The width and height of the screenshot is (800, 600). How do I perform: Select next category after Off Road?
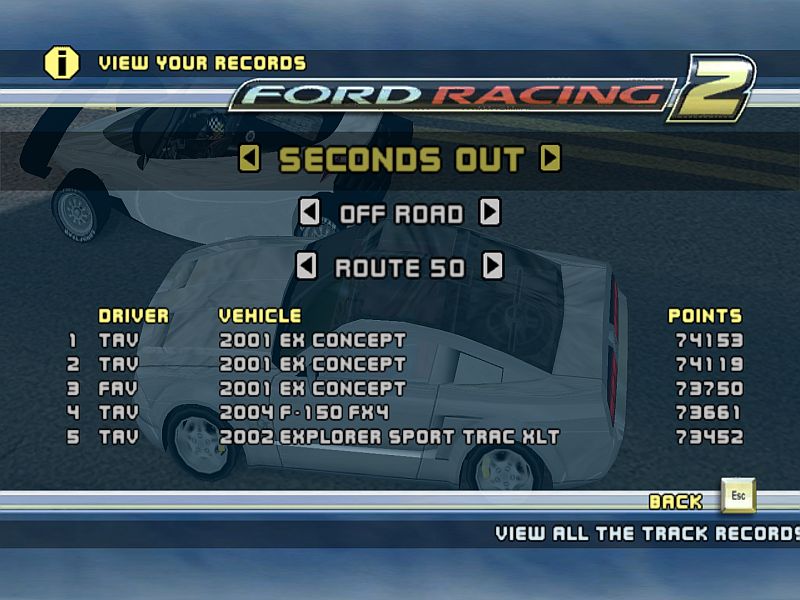pos(490,213)
